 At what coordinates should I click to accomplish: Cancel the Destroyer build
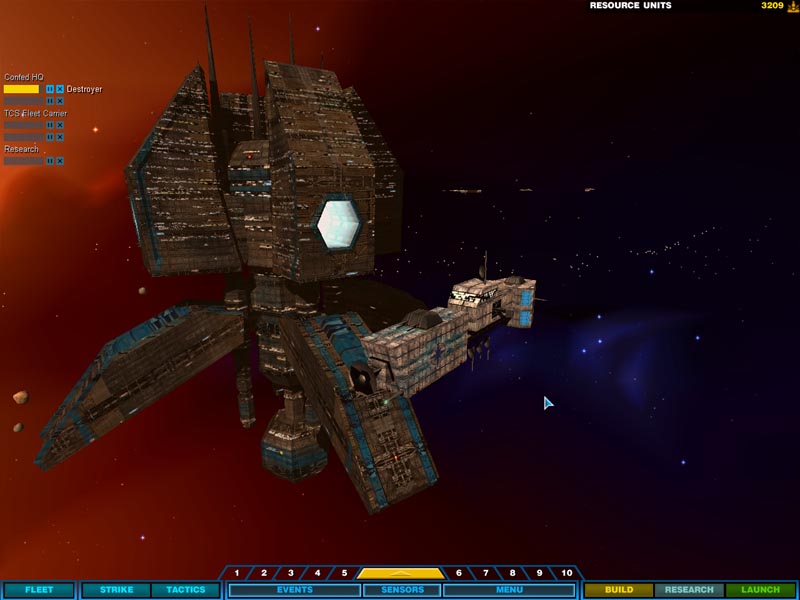60,89
